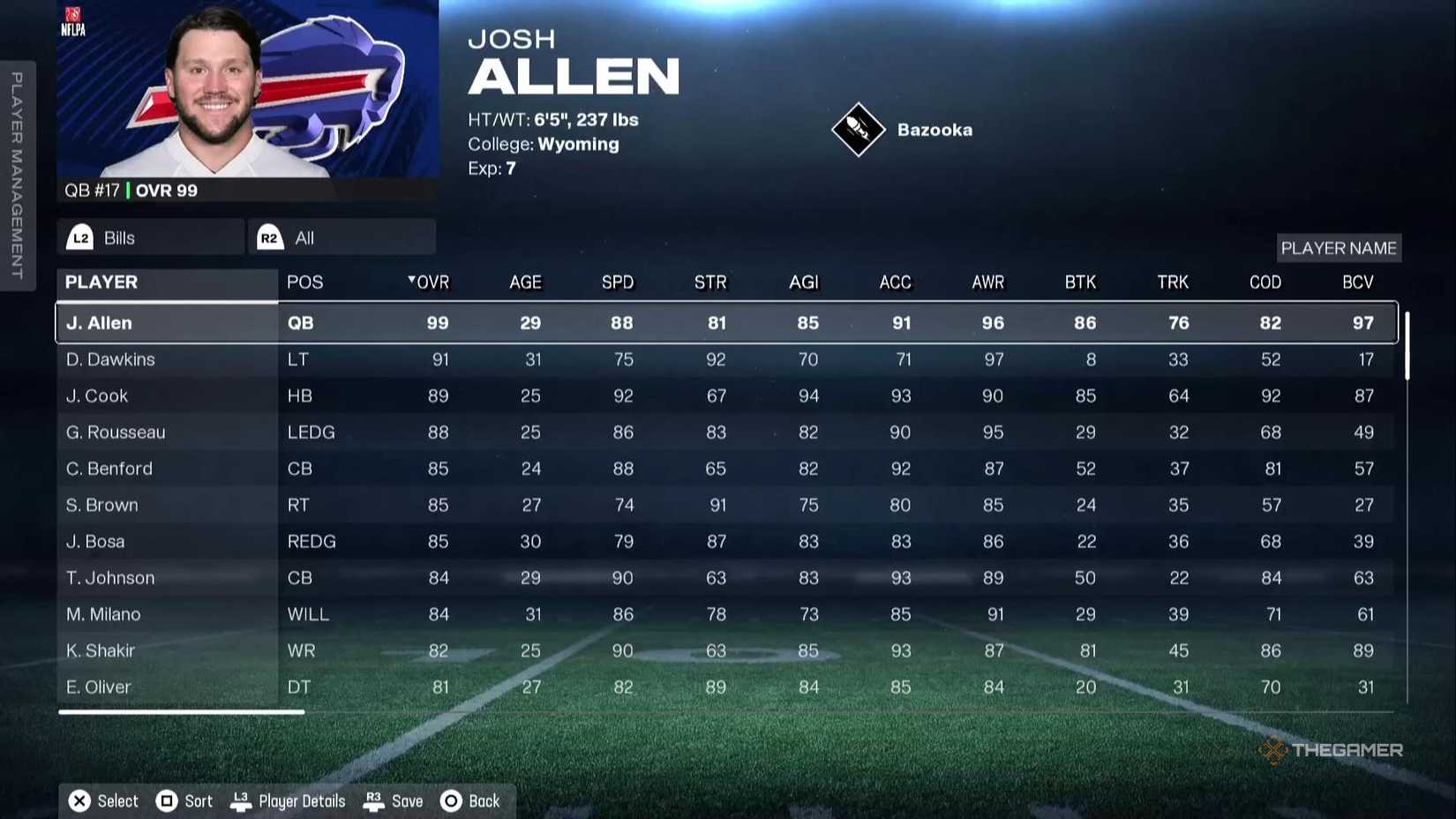
Task: Click the L3 Player Details stick icon
Action: coord(240,800)
